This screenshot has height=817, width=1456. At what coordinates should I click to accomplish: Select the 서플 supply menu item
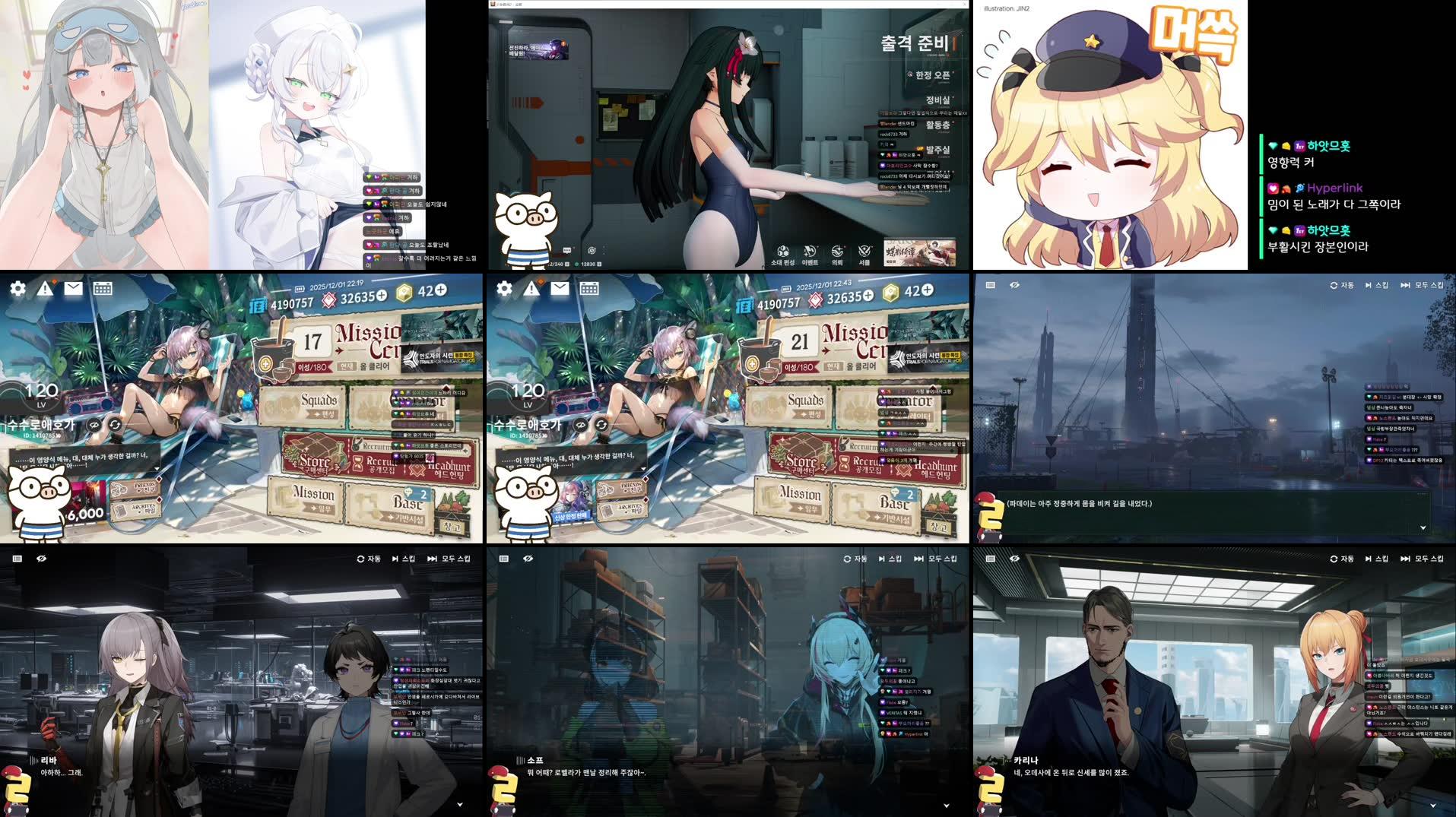click(x=864, y=251)
